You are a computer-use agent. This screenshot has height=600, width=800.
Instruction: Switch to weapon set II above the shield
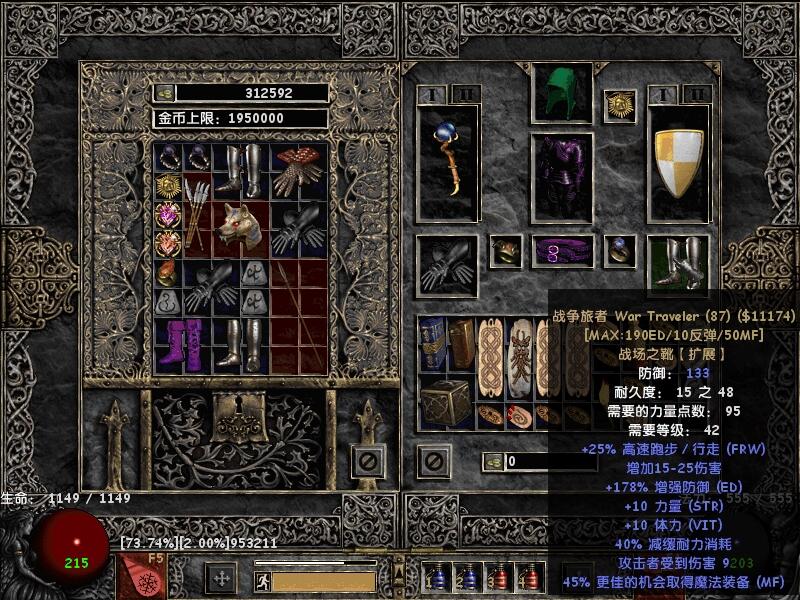click(x=697, y=95)
